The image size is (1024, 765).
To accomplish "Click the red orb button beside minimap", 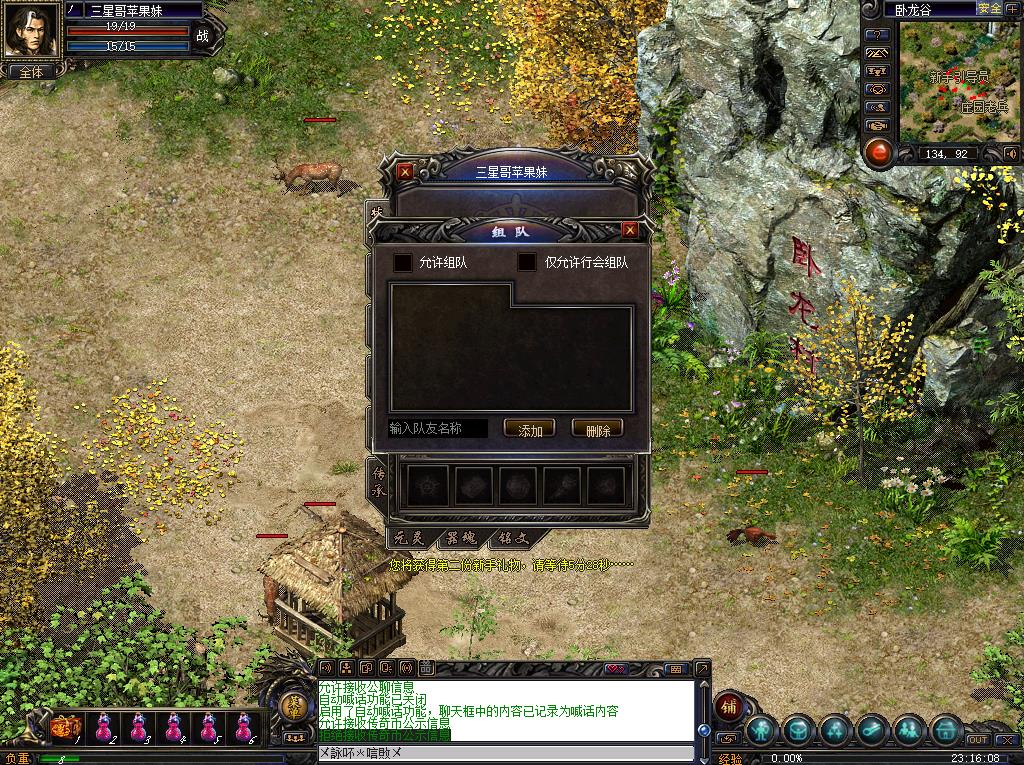I will click(878, 153).
